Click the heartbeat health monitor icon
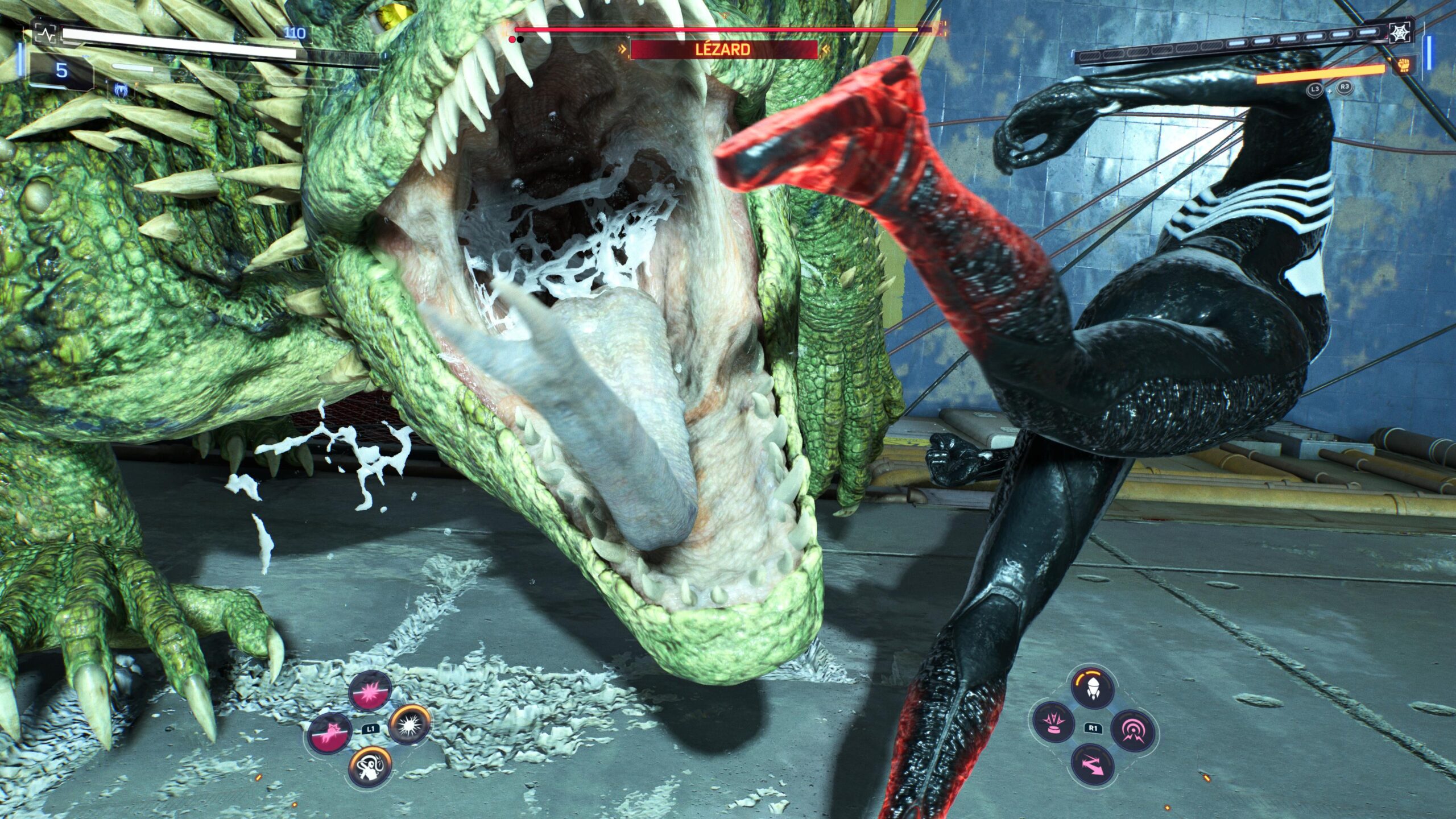The image size is (1456, 819). (45, 34)
